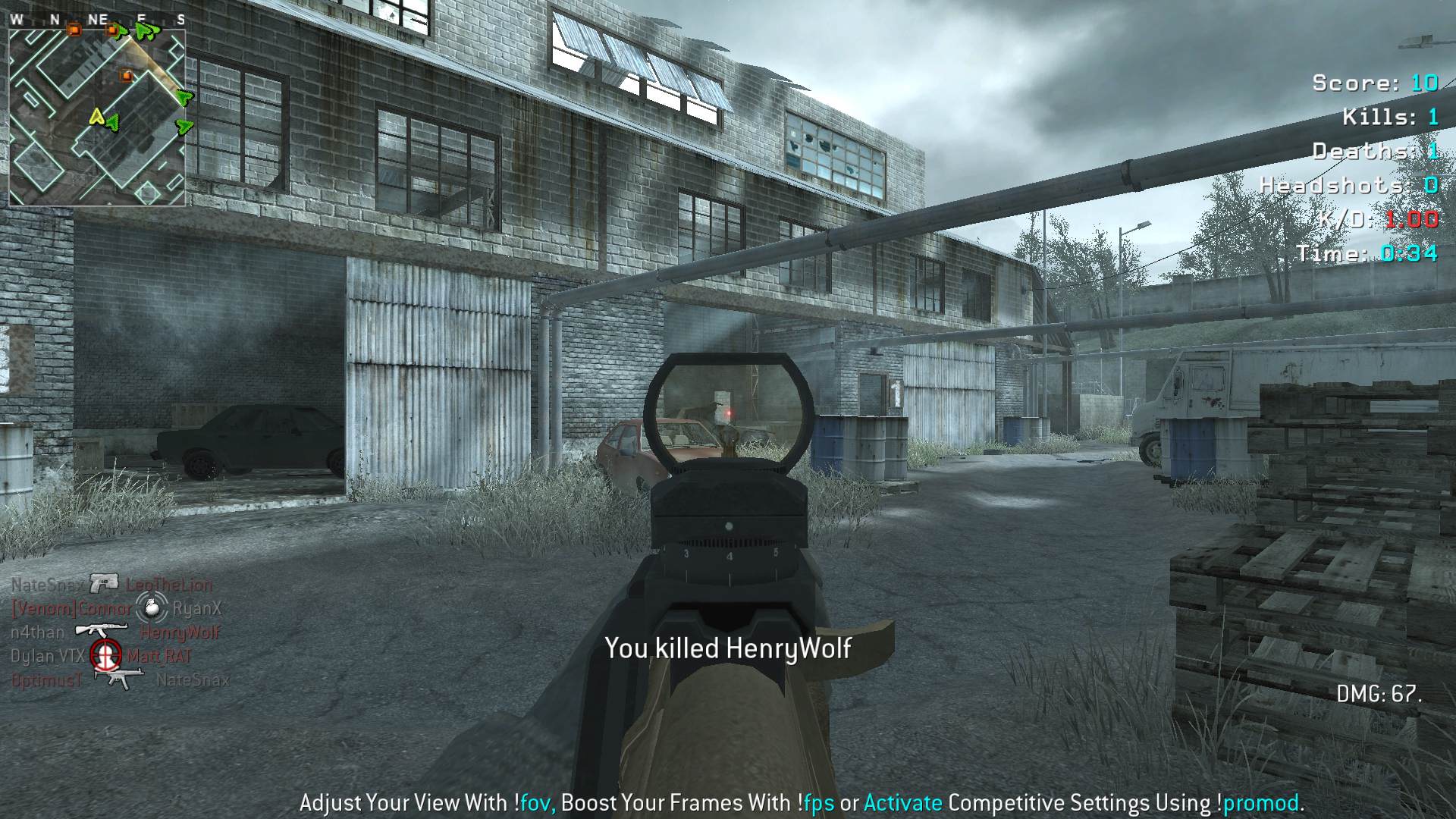This screenshot has width=1456, height=819.
Task: Click the headshot icon beside Dylan_VTX
Action: click(106, 655)
